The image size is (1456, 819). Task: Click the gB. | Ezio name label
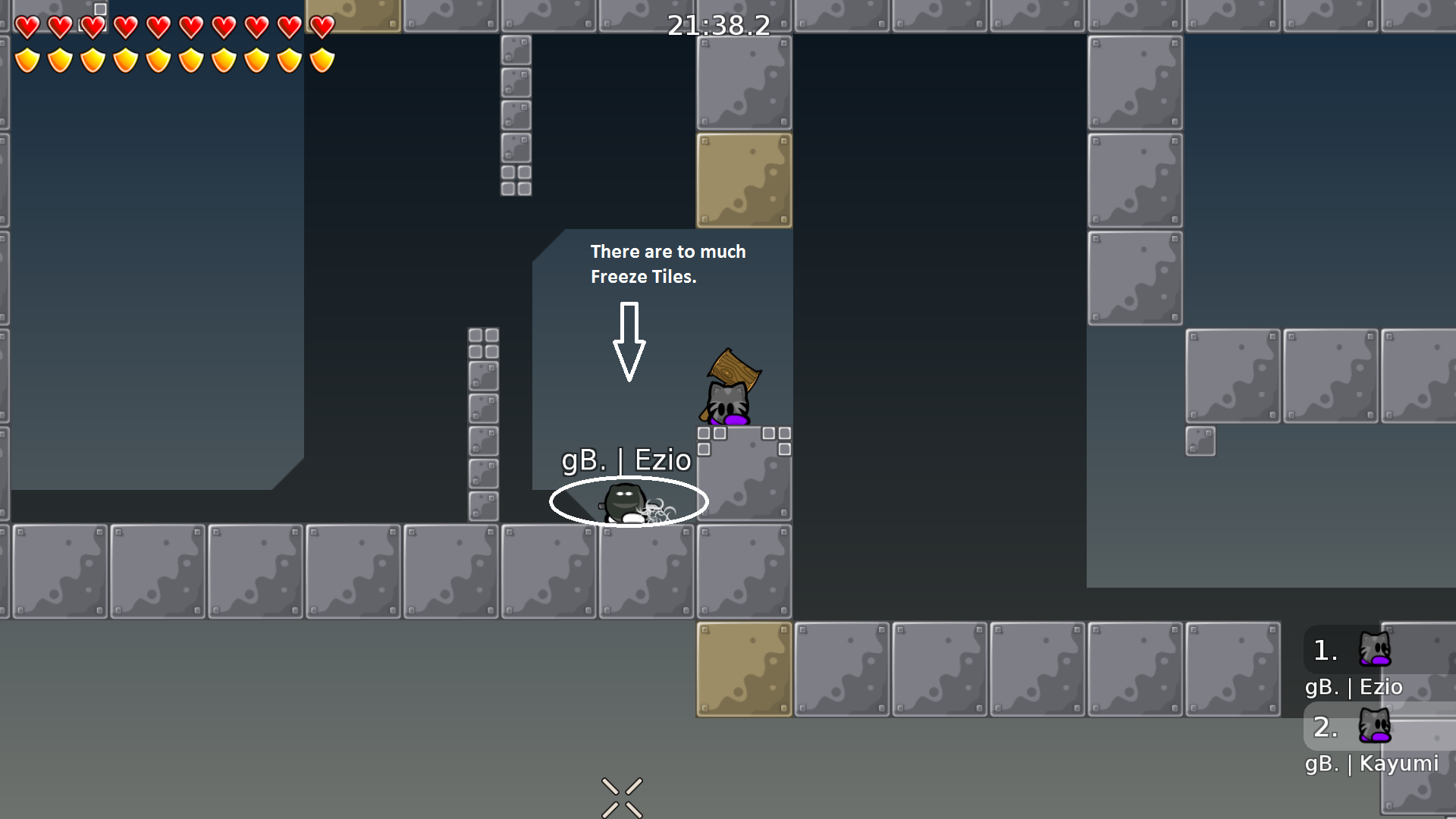(x=1353, y=687)
